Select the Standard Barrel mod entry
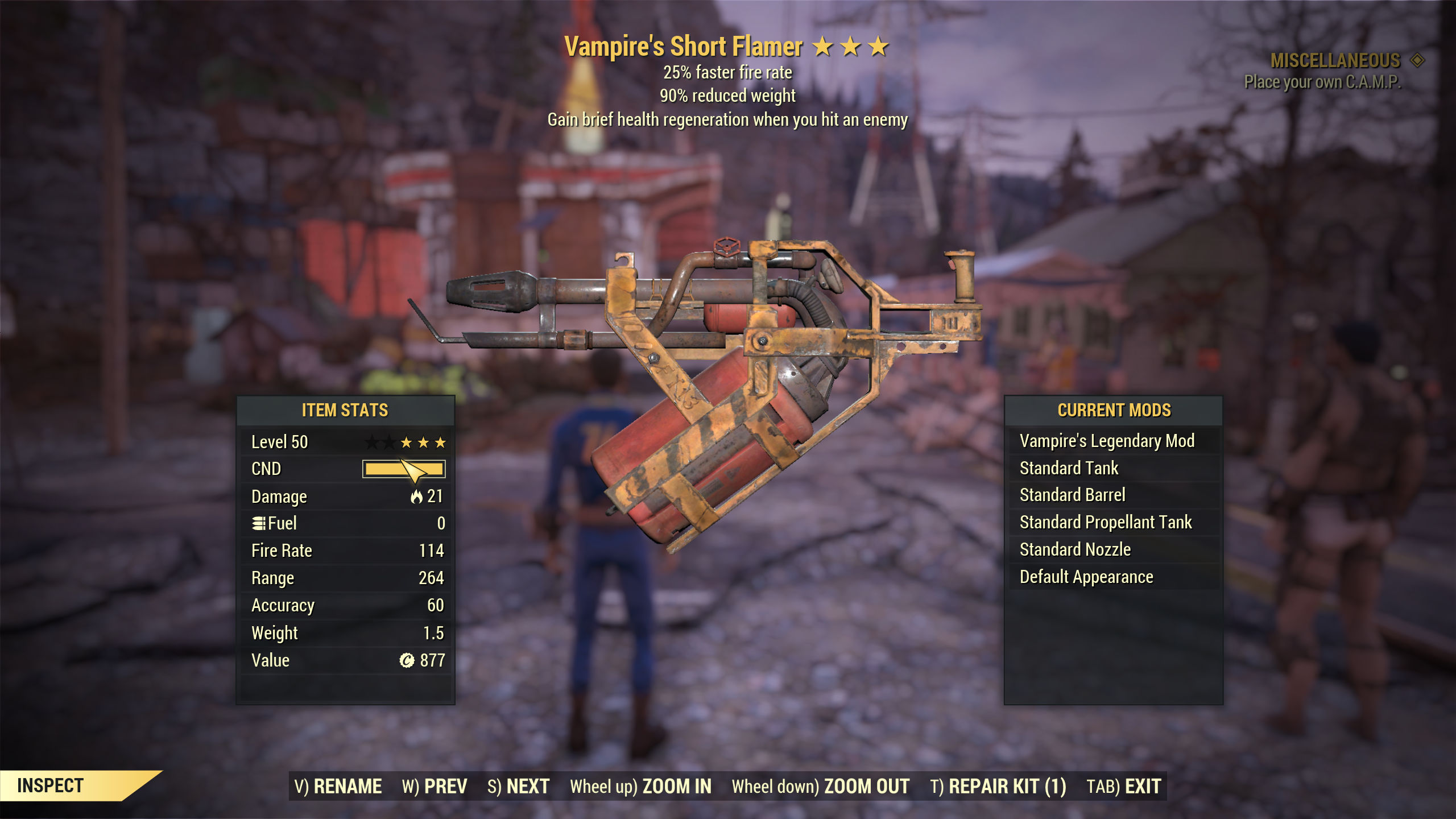The width and height of the screenshot is (1456, 819). [1073, 495]
